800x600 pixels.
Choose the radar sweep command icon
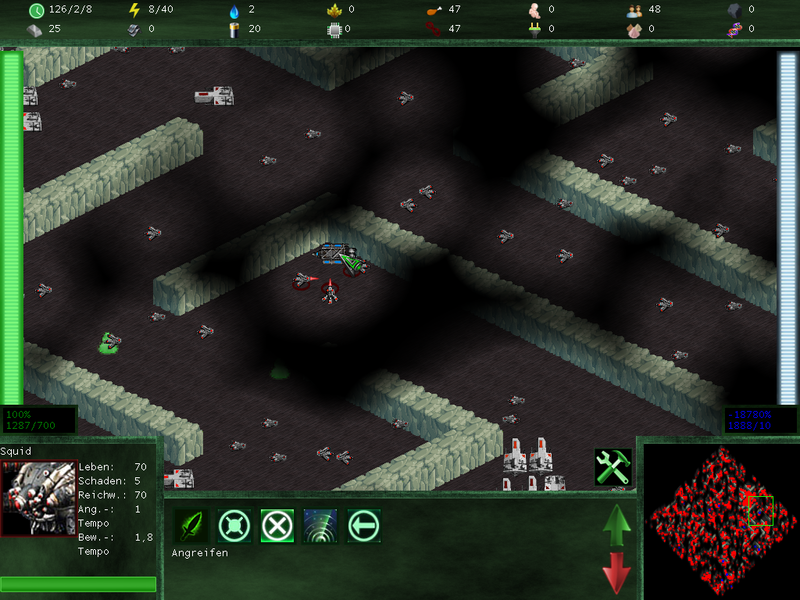320,525
